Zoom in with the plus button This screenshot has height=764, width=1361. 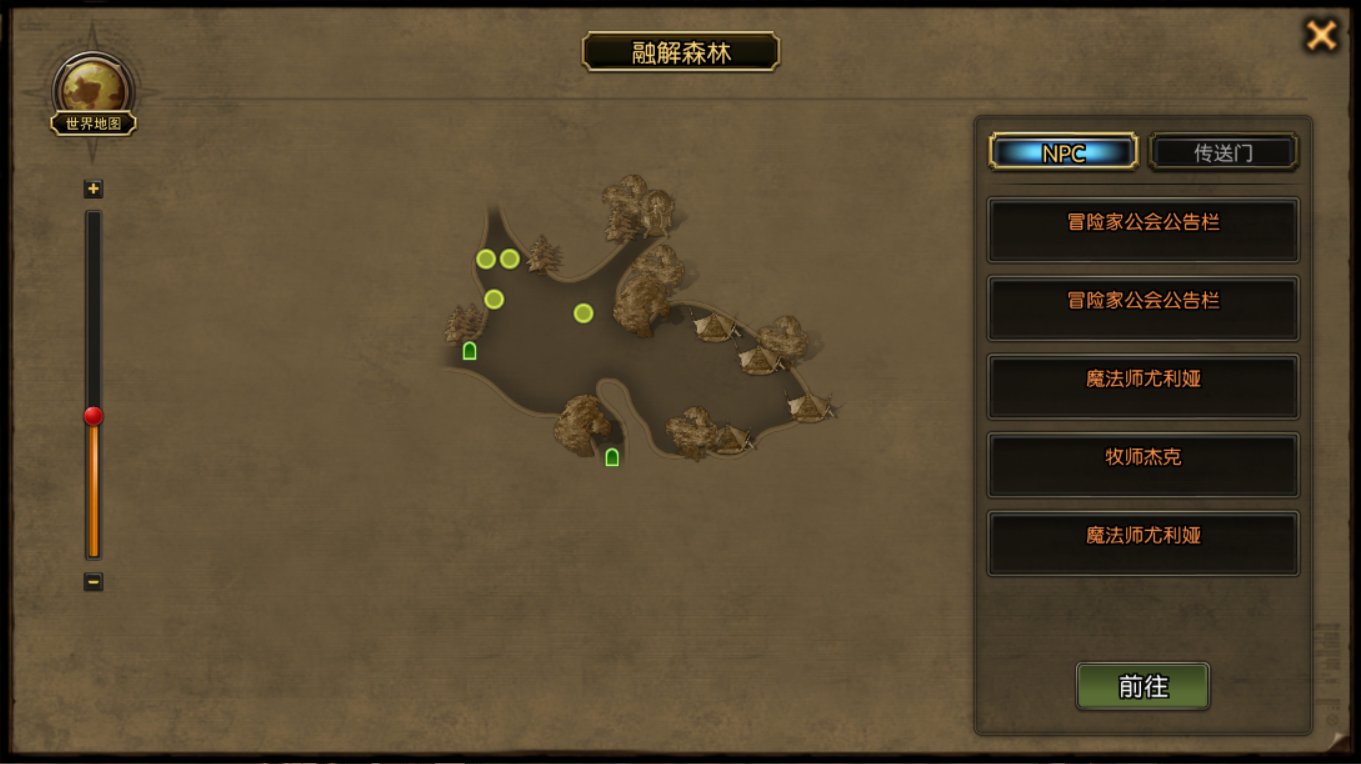(x=94, y=189)
